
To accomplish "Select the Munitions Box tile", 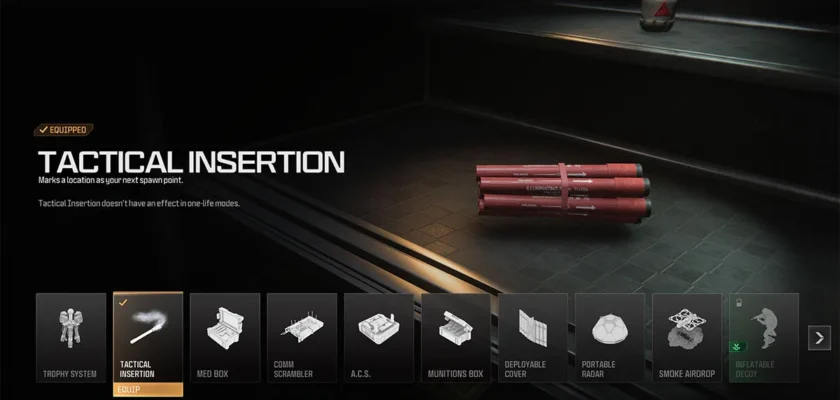I will point(456,338).
